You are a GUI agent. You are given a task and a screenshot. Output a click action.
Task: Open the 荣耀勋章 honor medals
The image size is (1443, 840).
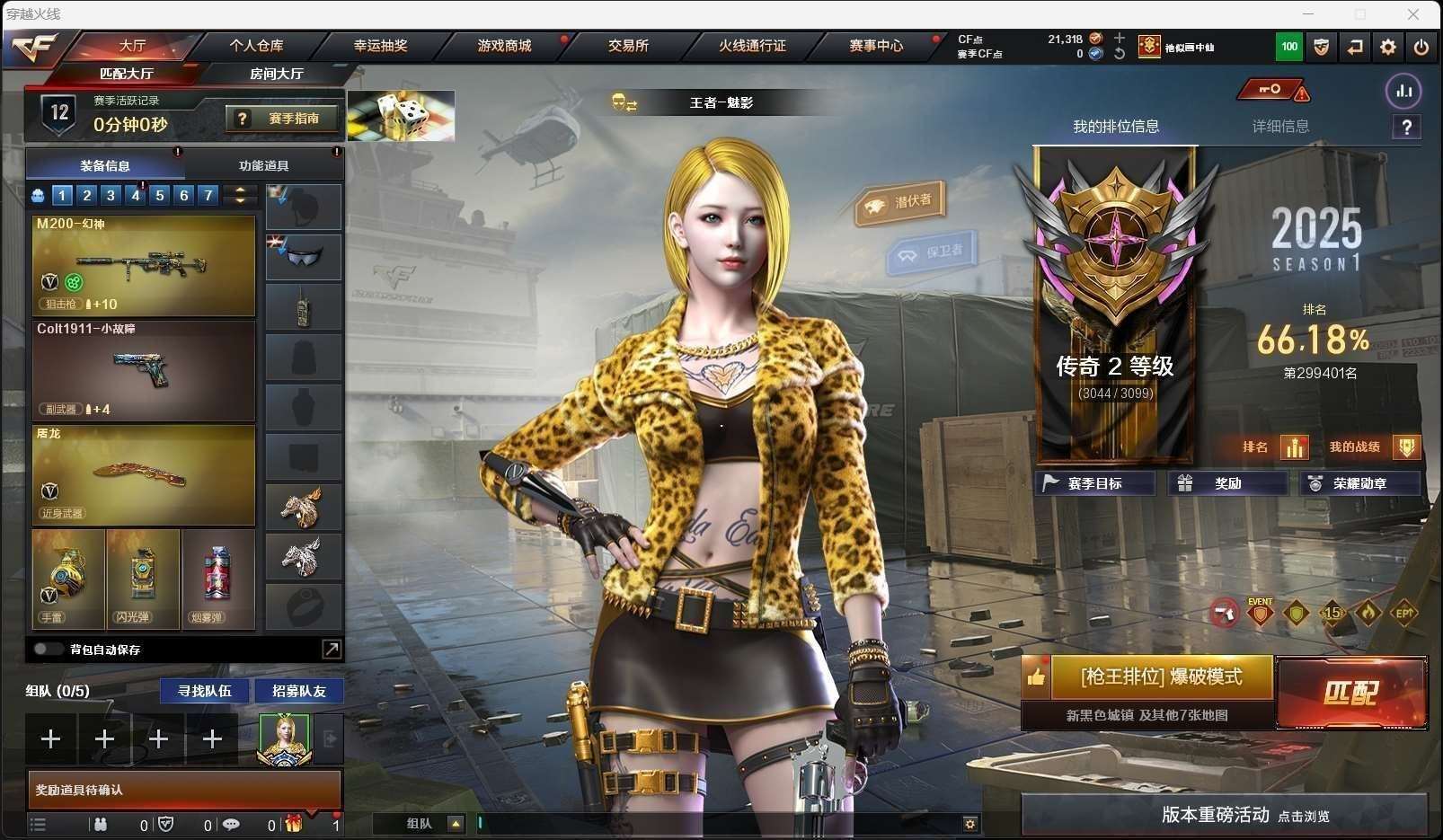pos(1359,483)
